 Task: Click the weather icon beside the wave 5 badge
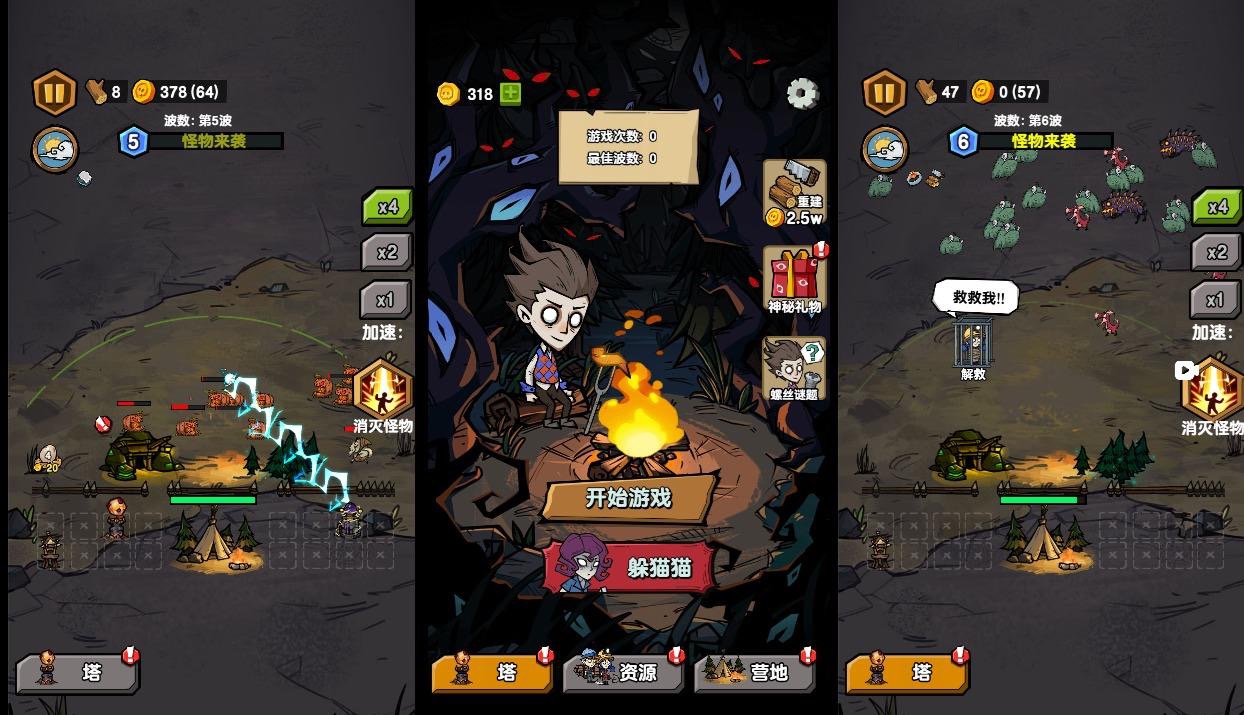[55, 150]
